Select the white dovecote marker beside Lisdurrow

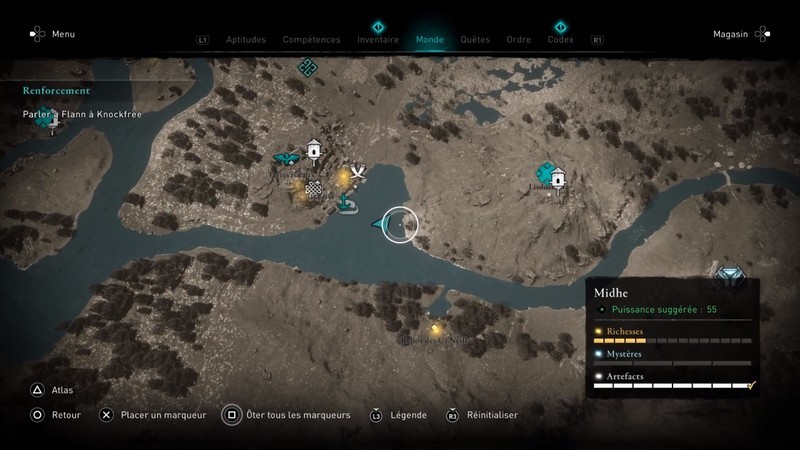pos(558,176)
